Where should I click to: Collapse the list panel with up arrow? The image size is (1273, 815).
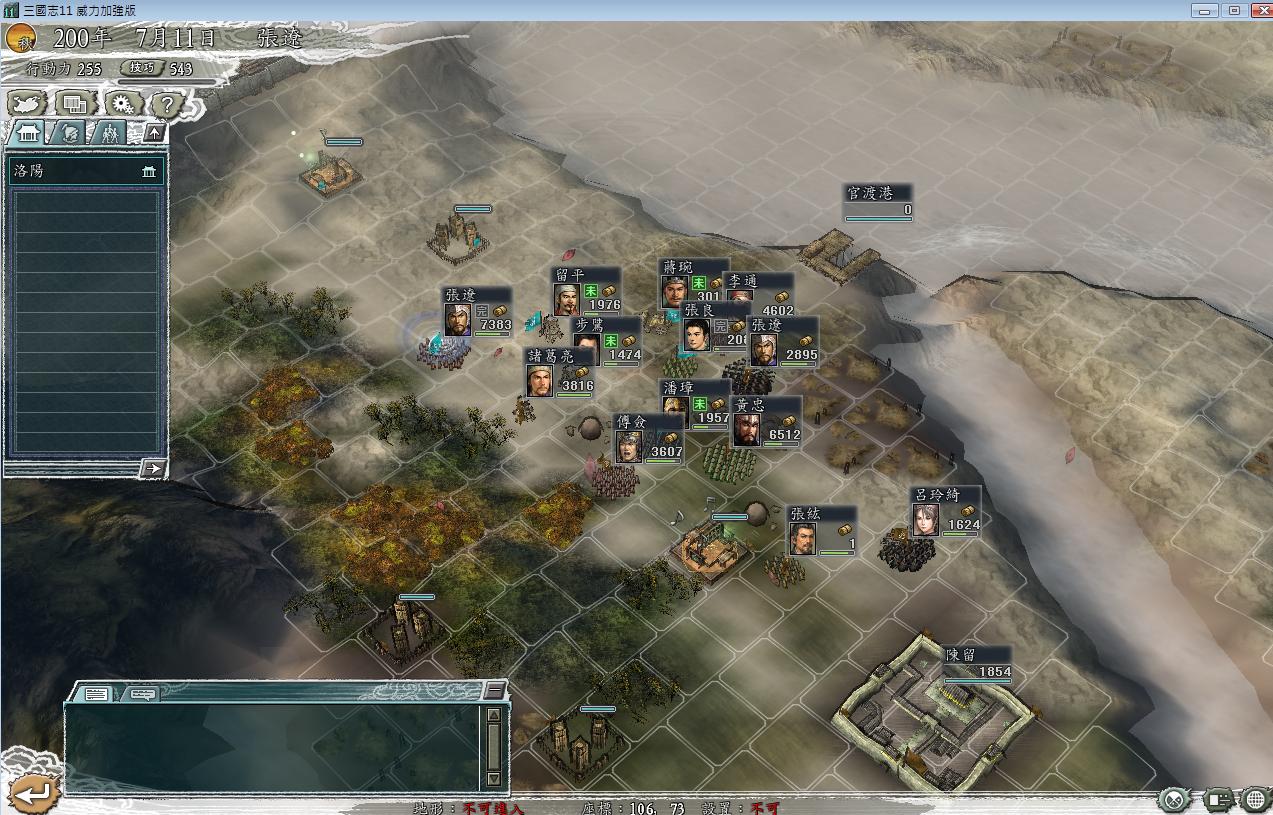point(154,132)
